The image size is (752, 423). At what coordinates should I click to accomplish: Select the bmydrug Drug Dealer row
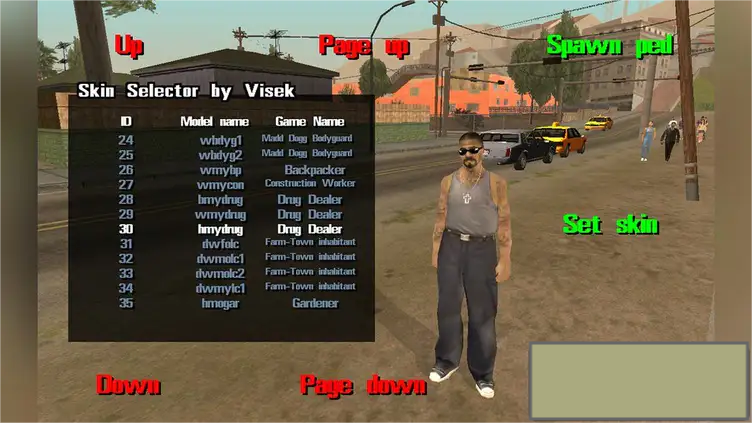(221, 199)
